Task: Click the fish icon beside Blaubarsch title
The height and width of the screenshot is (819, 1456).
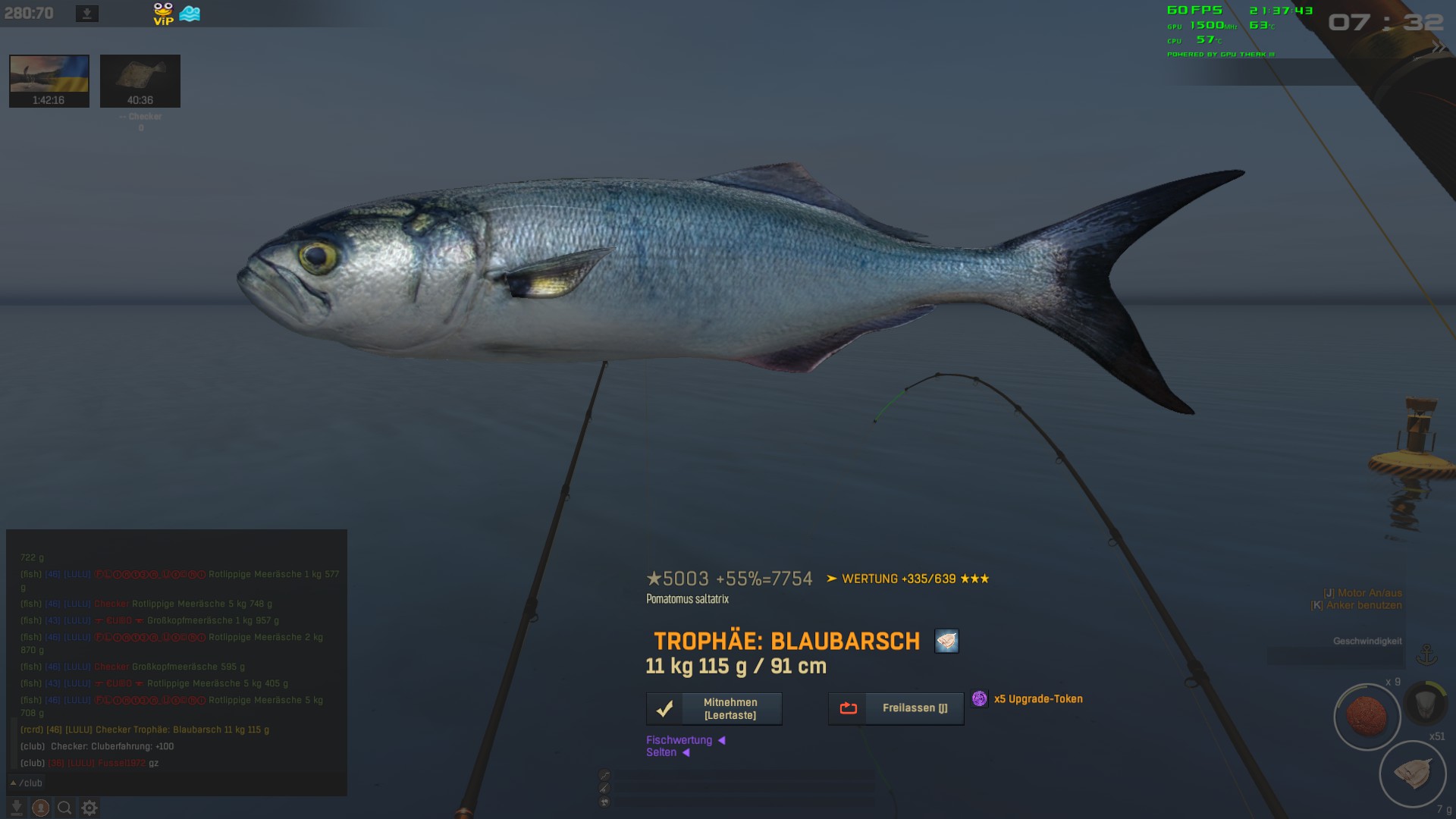Action: pos(946,642)
